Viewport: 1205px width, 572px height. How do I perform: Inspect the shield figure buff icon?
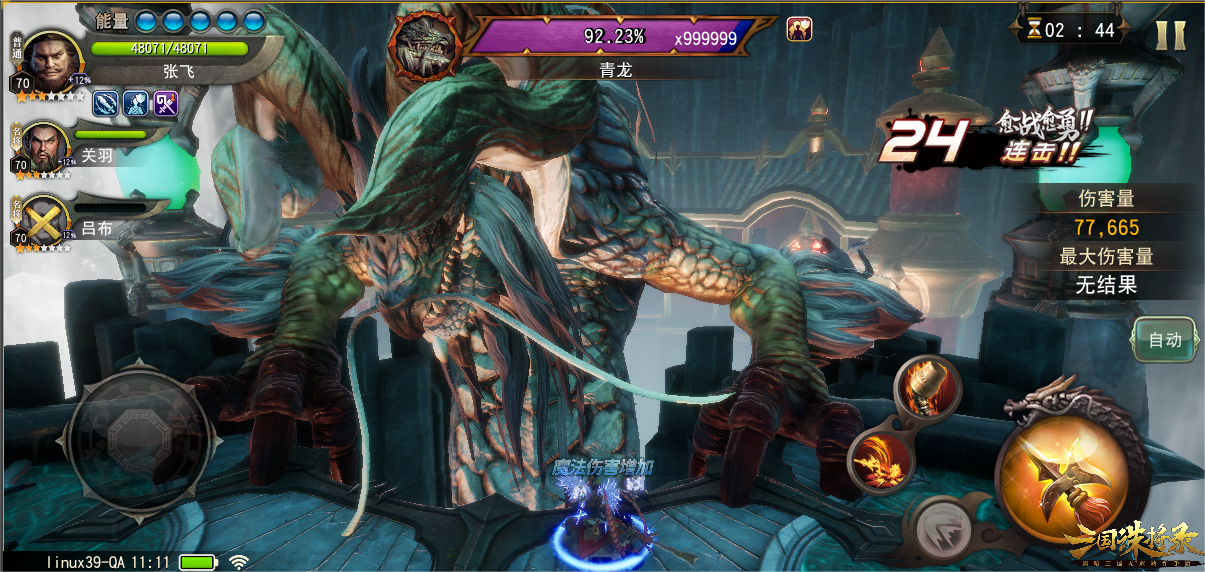[136, 102]
